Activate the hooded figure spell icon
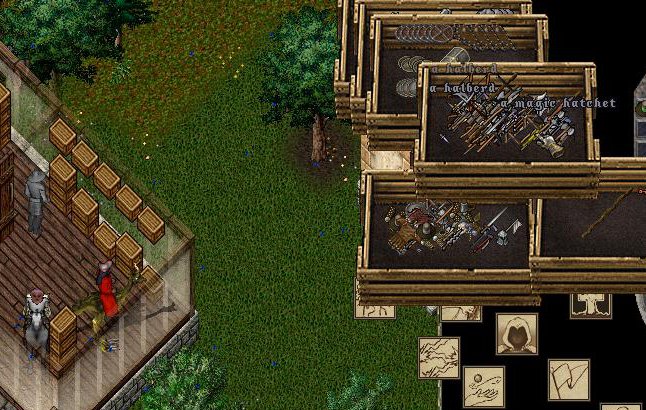Screen dimensions: 646x410 coord(517,334)
